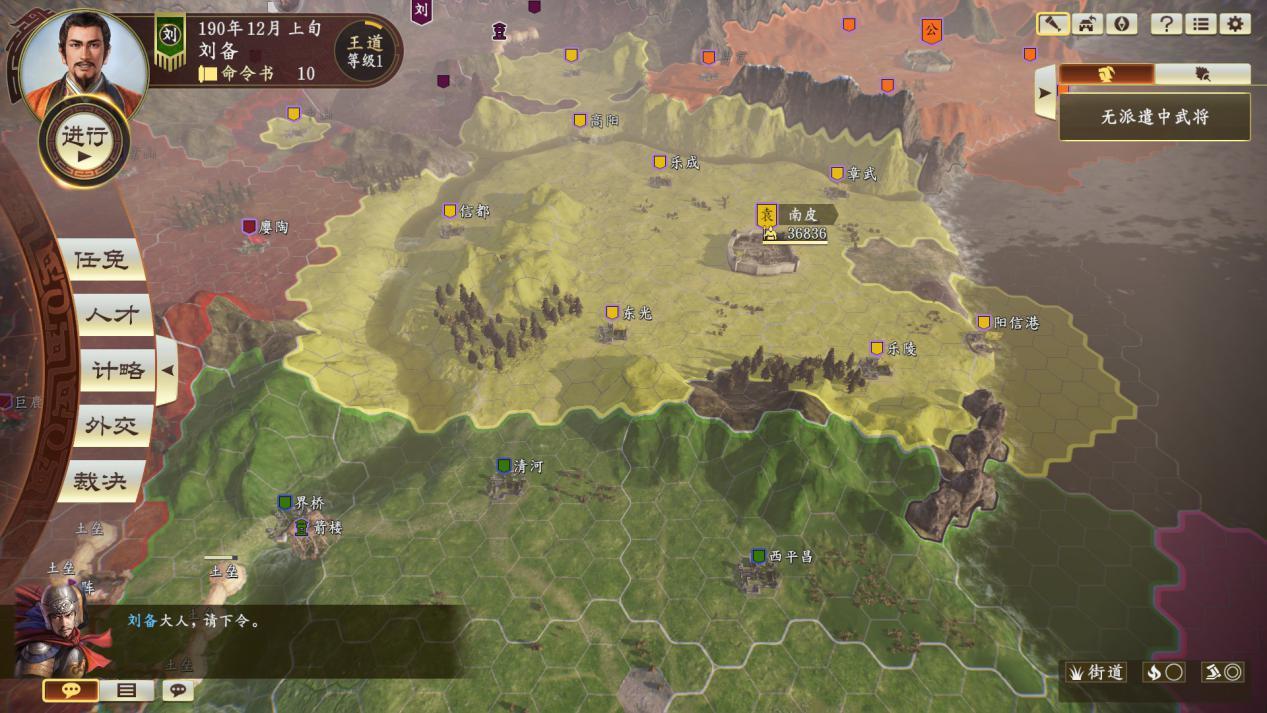The width and height of the screenshot is (1267, 713).
Task: Open the 人才 talent menu
Action: click(x=110, y=315)
